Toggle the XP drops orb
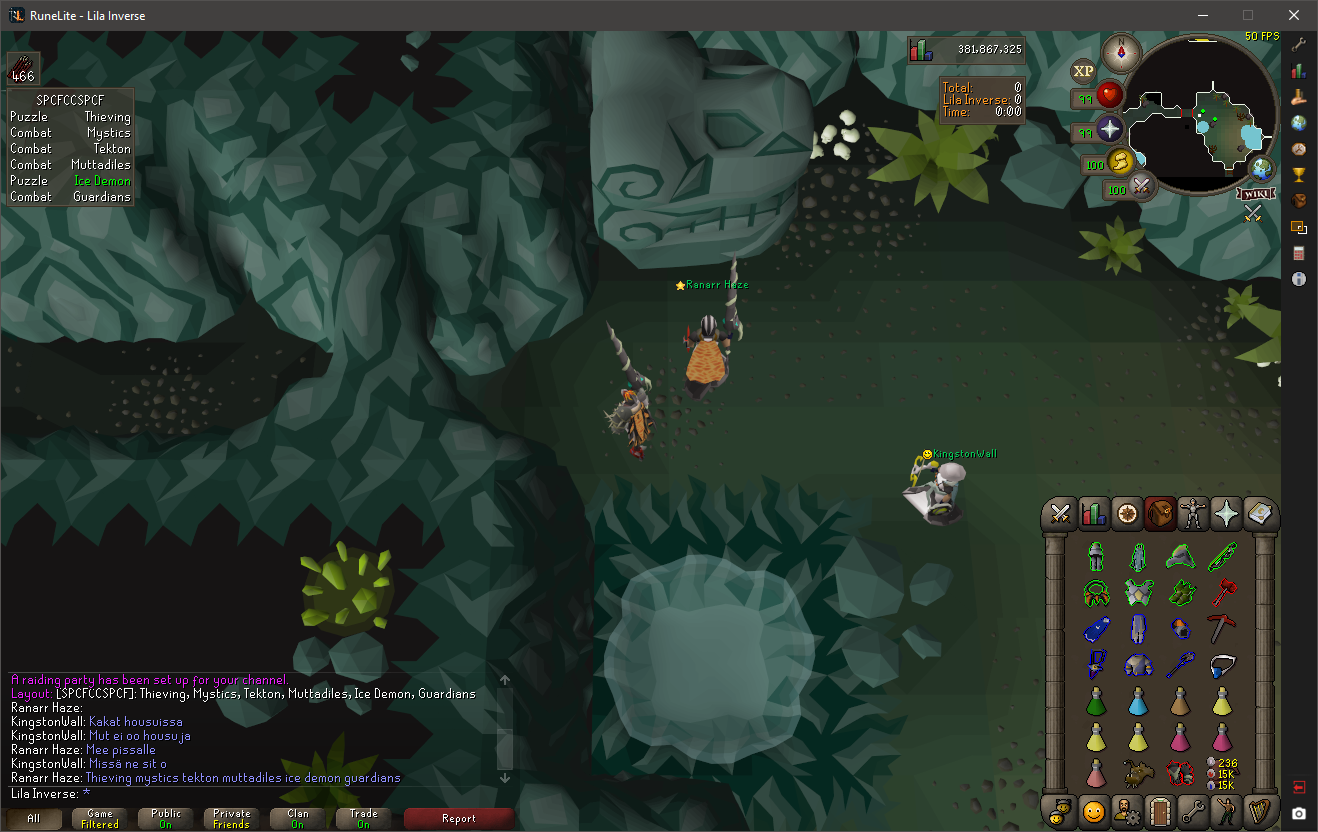The height and width of the screenshot is (832, 1318). point(1083,71)
